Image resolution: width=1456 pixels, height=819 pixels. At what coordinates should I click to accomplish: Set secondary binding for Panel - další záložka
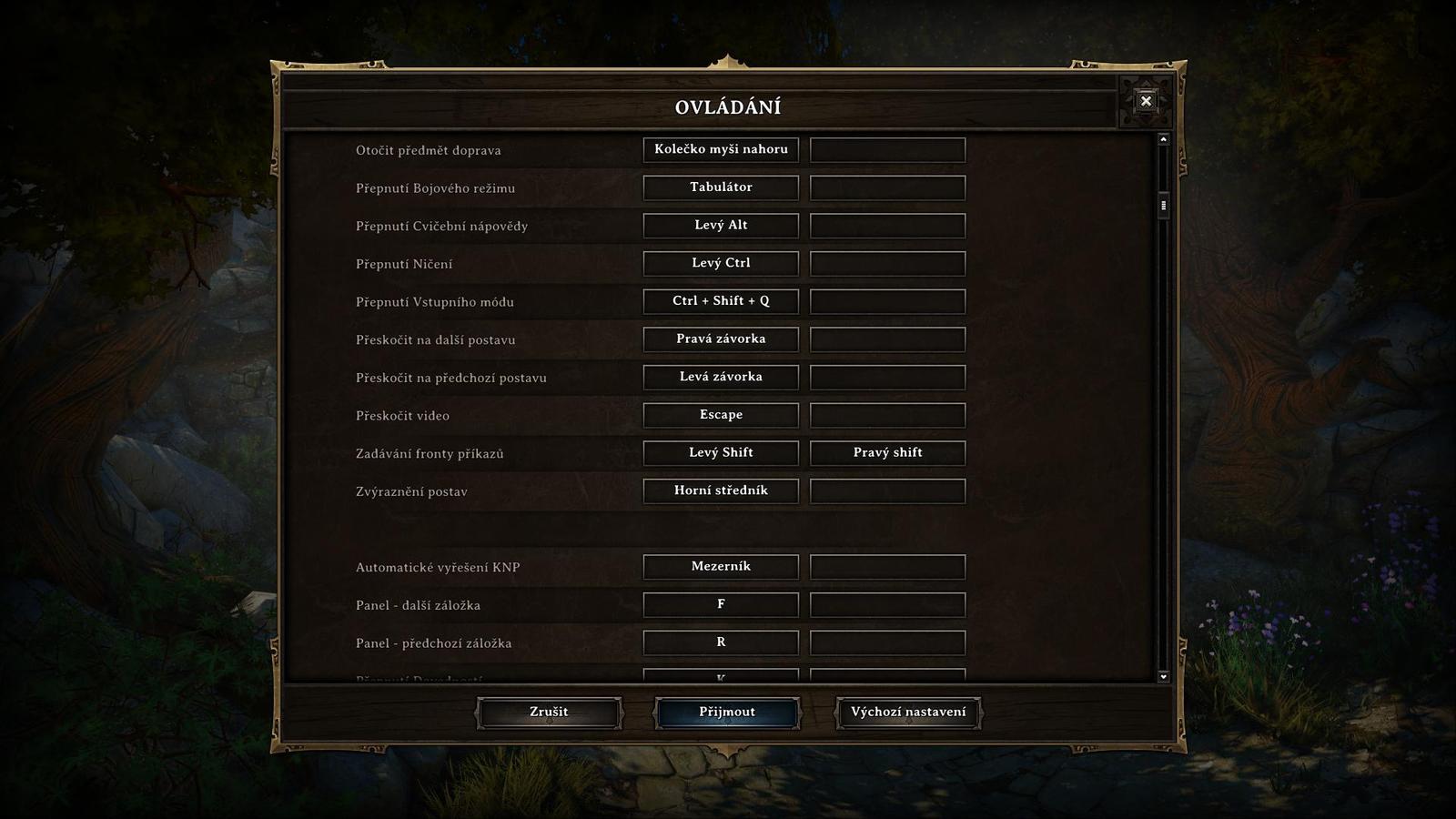[887, 604]
